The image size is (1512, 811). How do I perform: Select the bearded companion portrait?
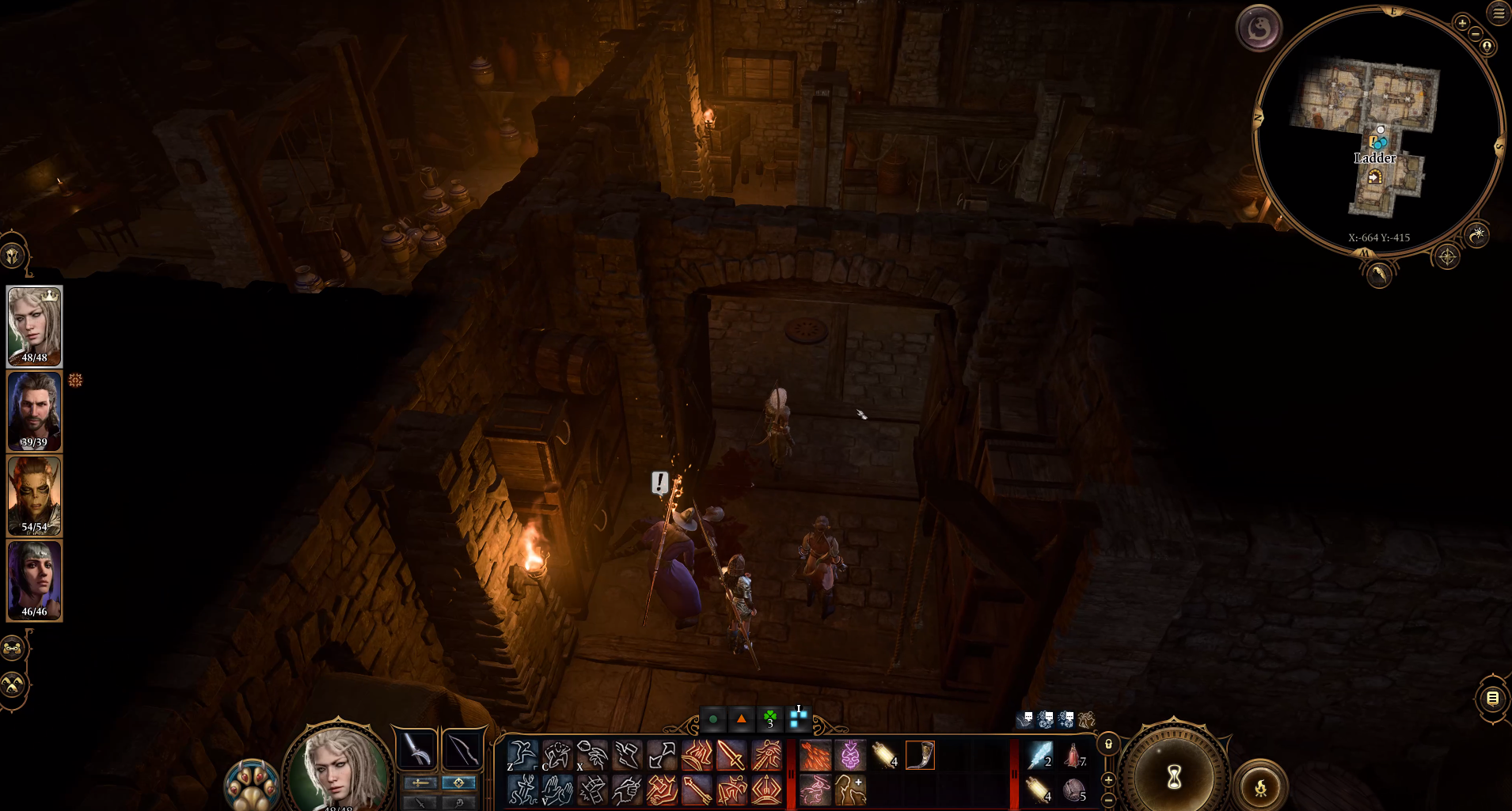(34, 411)
